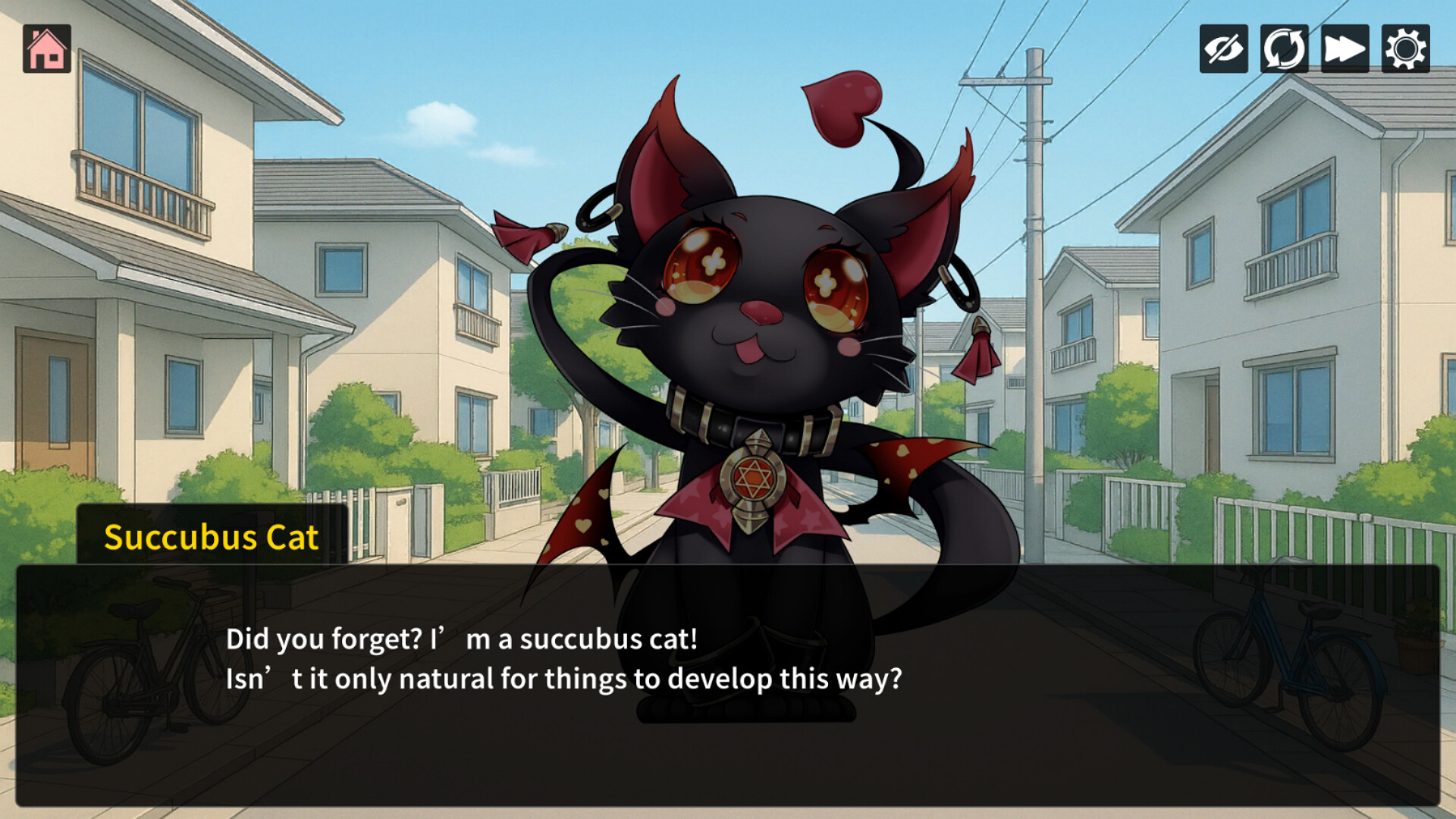Skip dialogue with the fast-forward button
Image resolution: width=1456 pixels, height=819 pixels.
point(1345,49)
